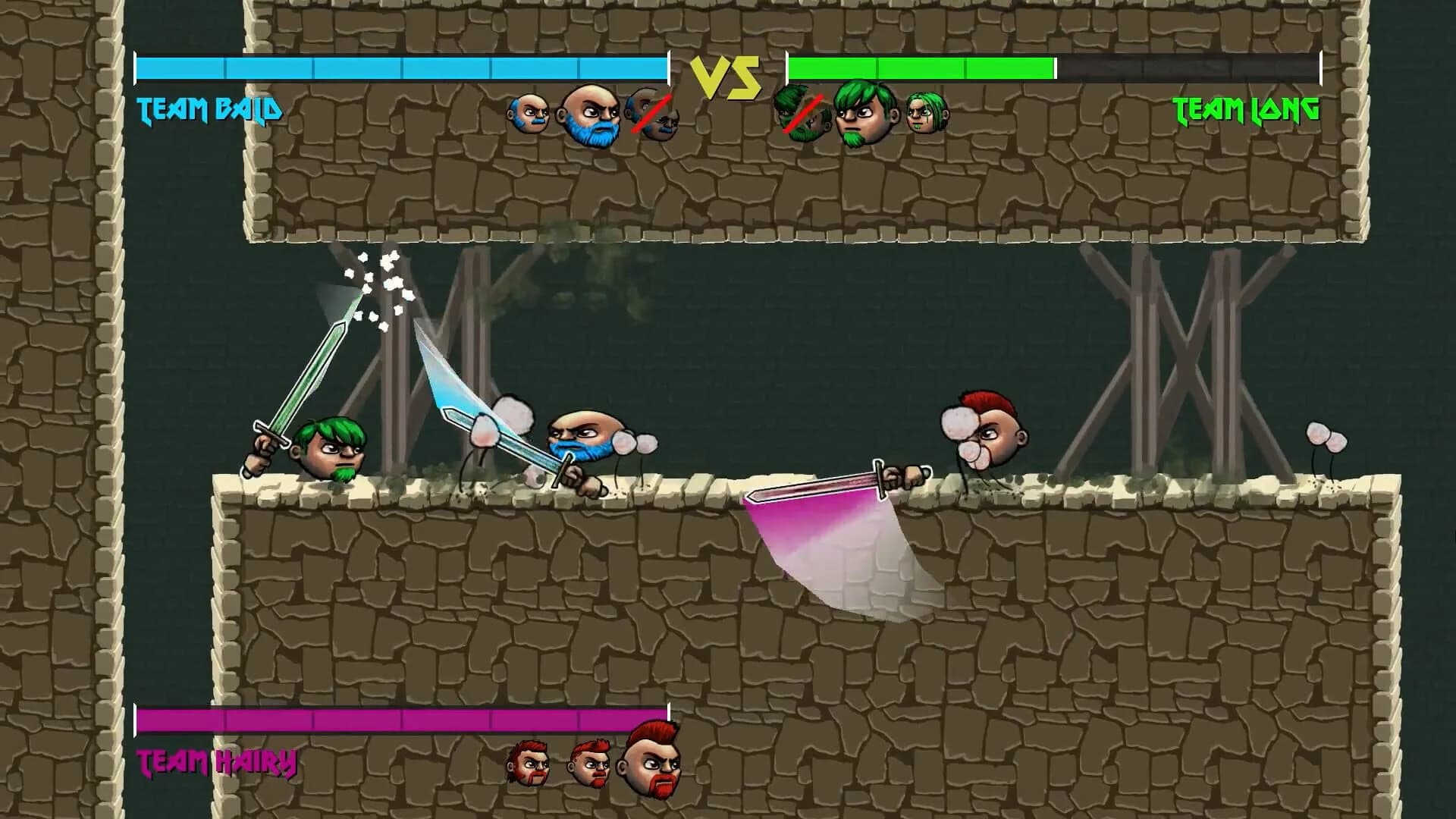1456x819 pixels.
Task: Click the green Team Long health bar
Action: 921,68
